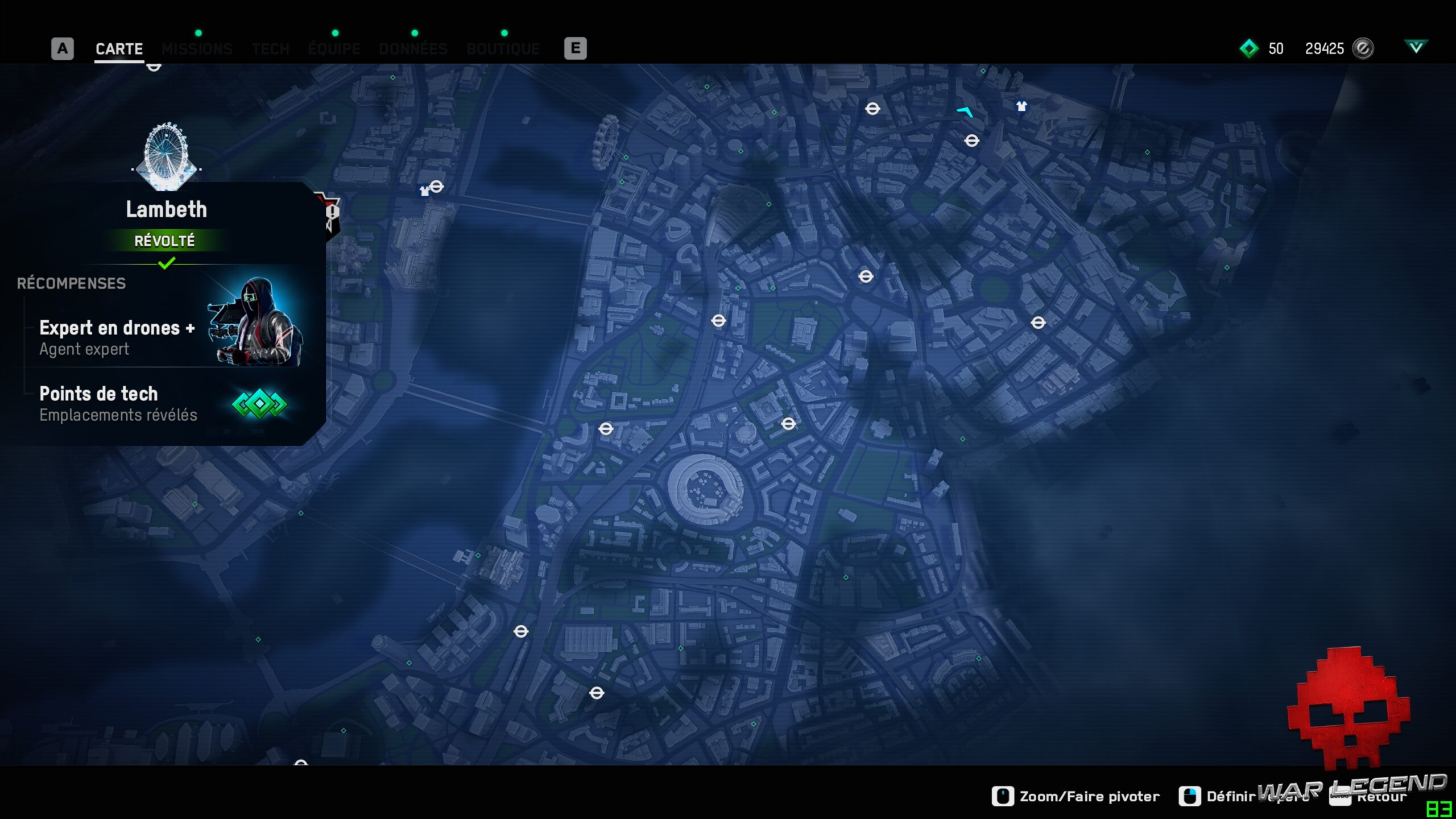Click the ETO currency coin icon
The width and height of the screenshot is (1456, 819).
point(1361,49)
